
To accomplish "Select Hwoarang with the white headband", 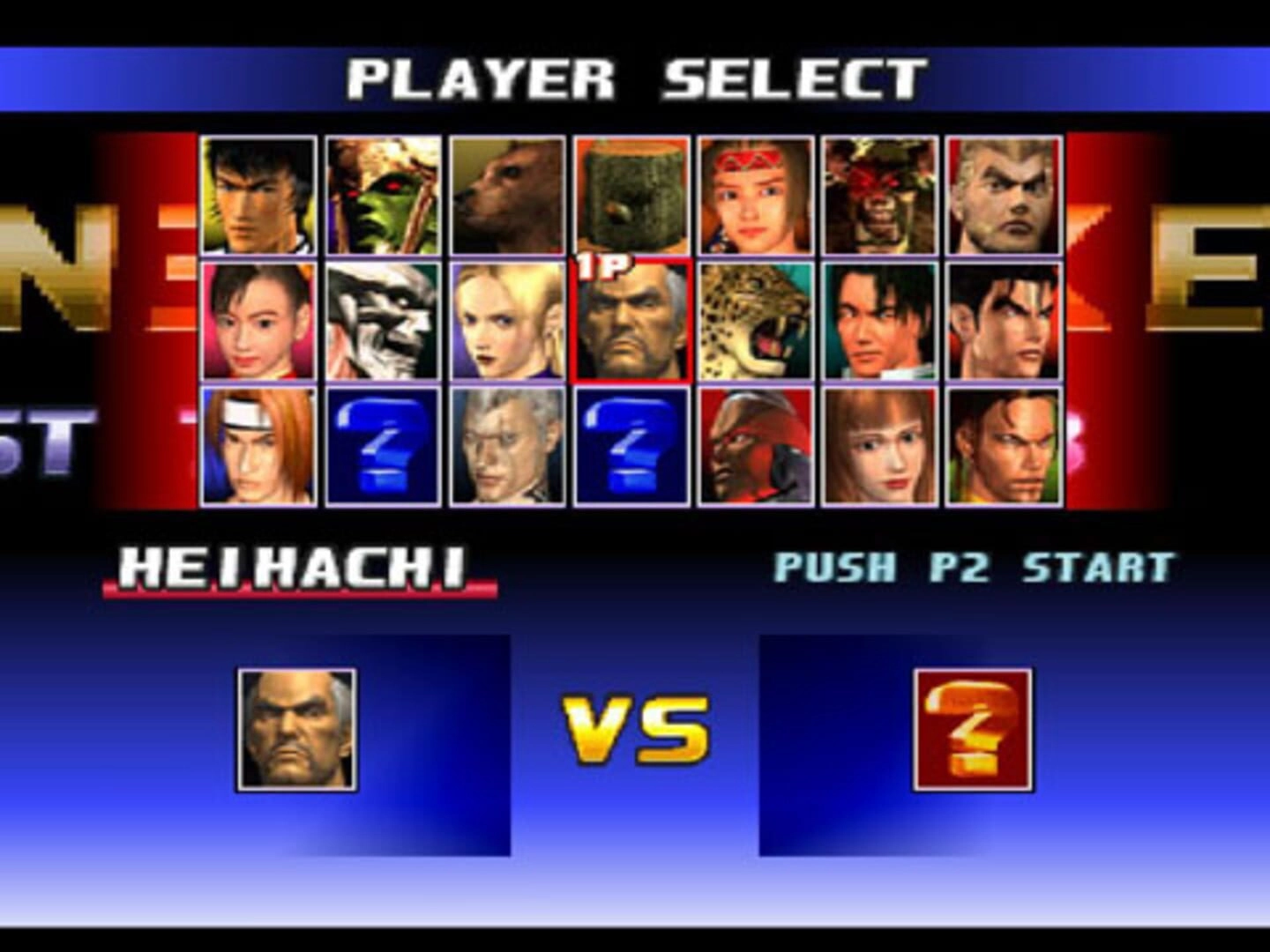I will tap(258, 446).
